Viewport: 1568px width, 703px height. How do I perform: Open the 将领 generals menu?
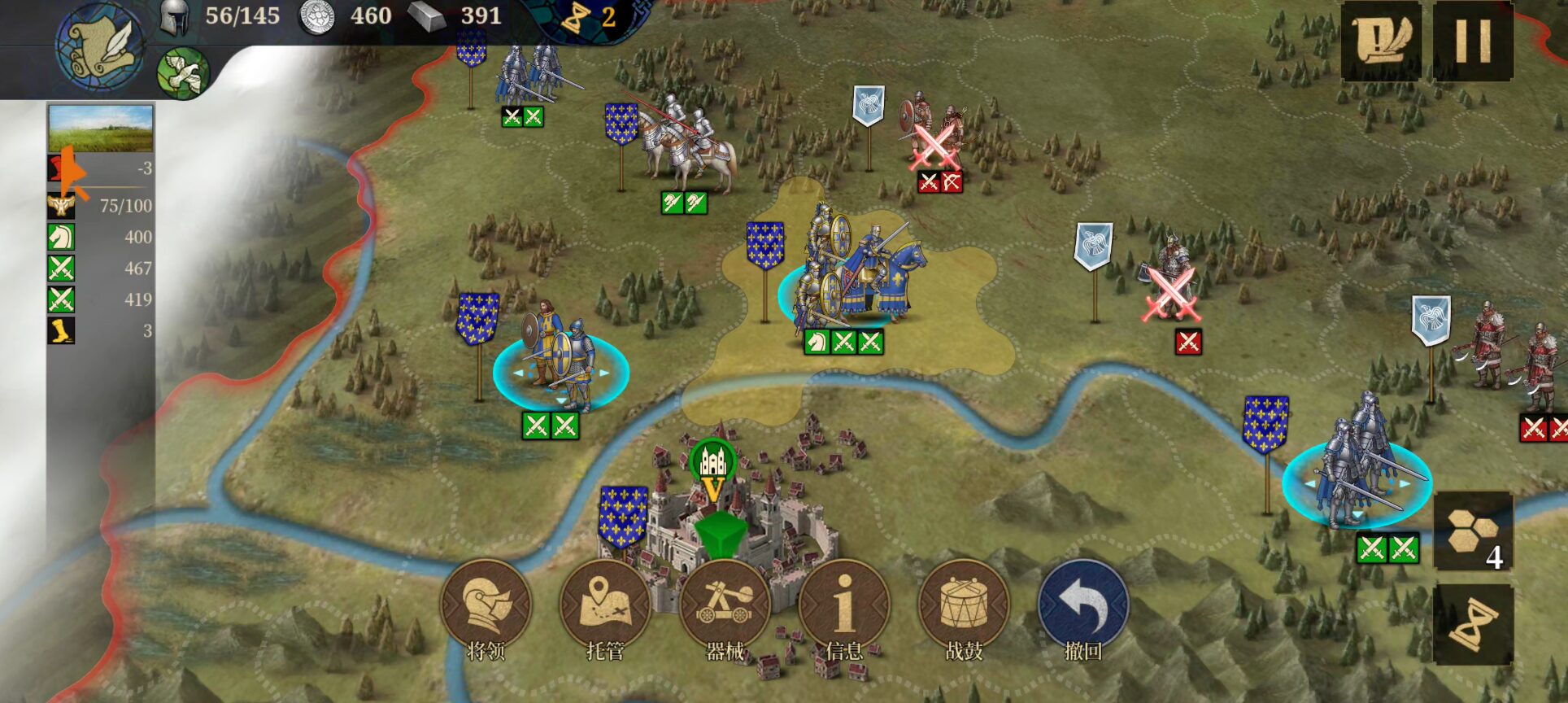(x=486, y=605)
